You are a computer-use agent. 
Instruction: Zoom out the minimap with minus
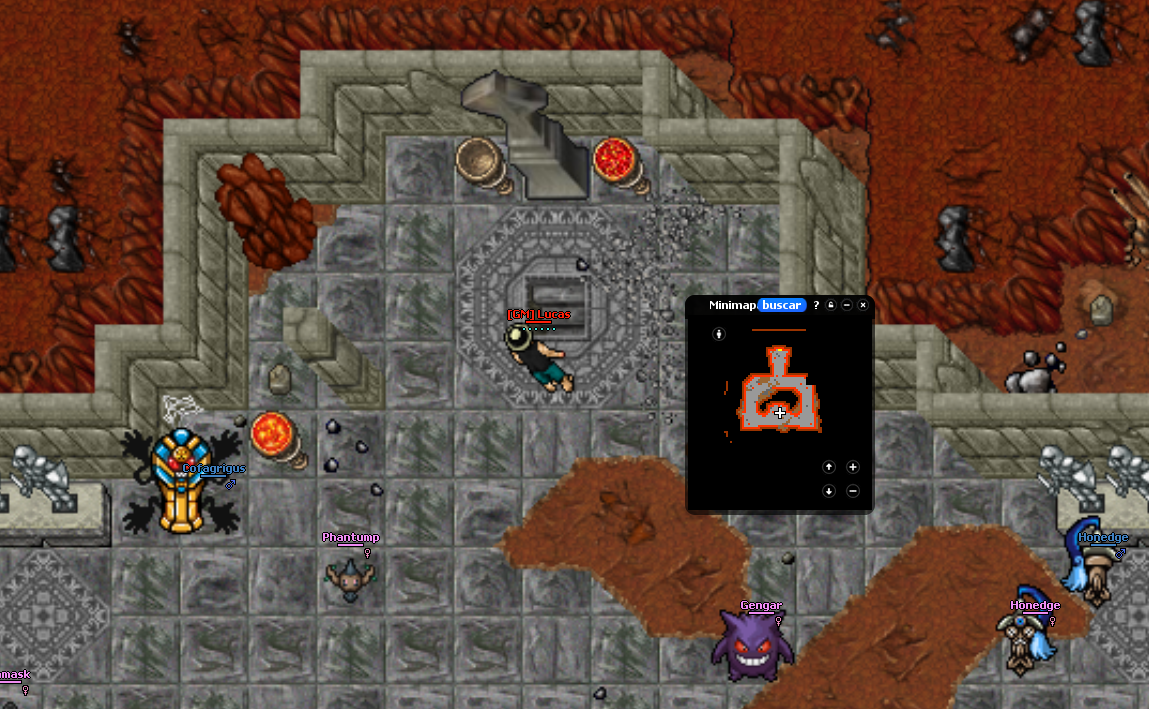(853, 491)
